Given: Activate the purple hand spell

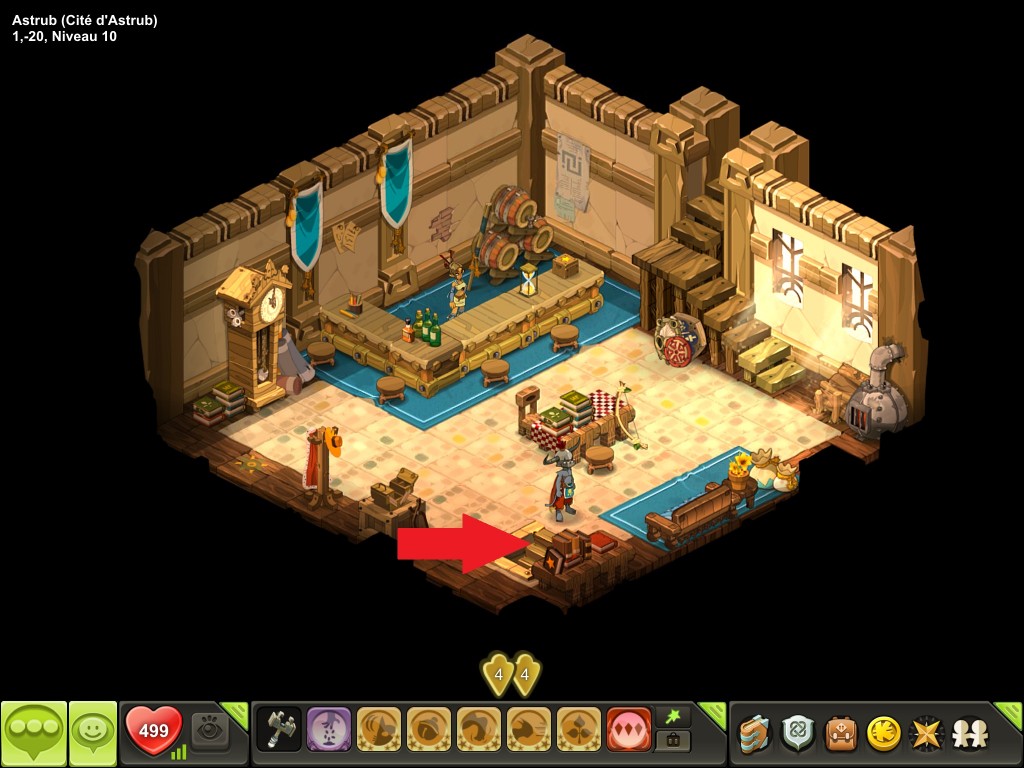Looking at the screenshot, I should 329,730.
